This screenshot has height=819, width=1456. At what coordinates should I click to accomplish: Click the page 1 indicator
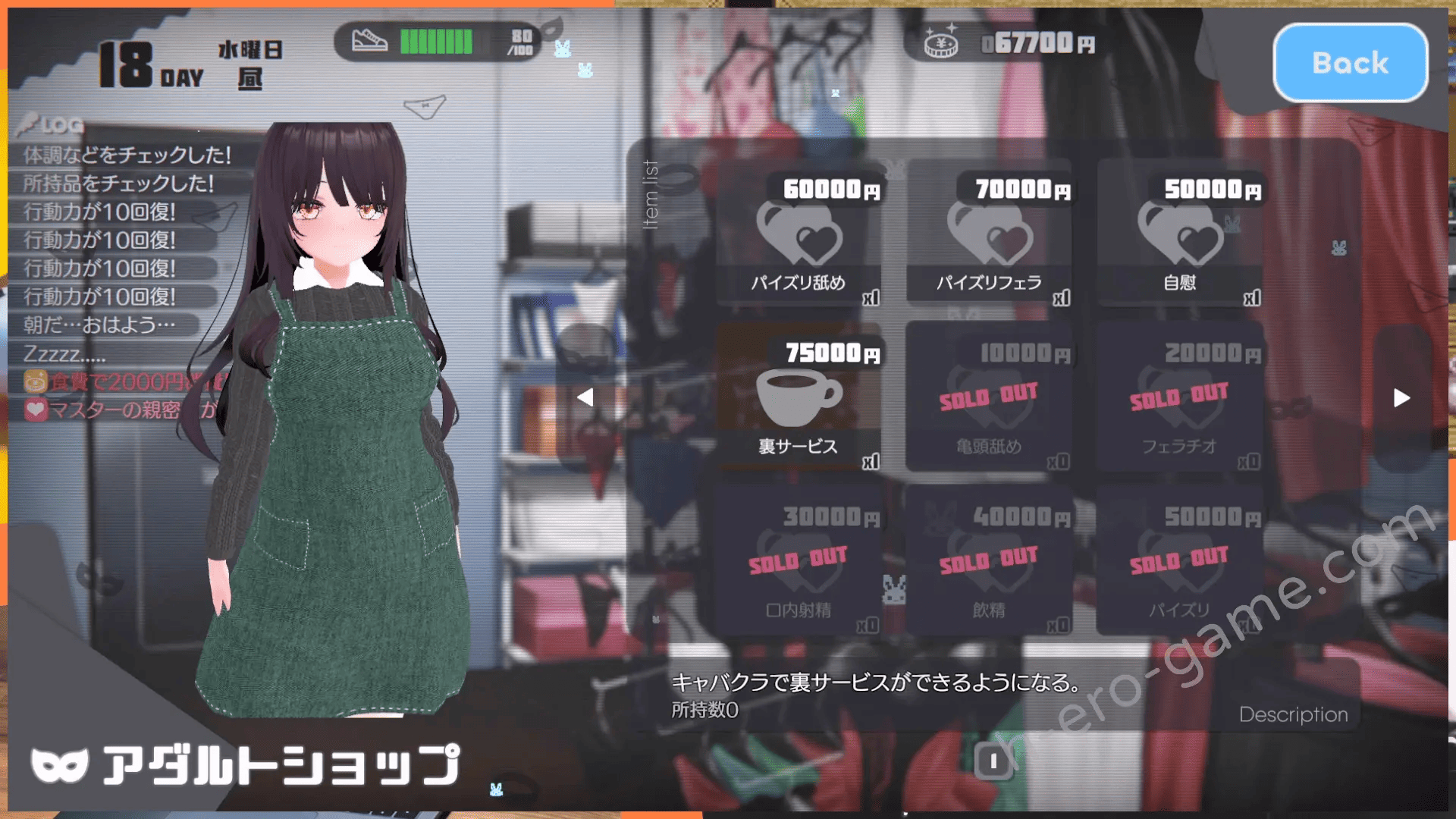[x=993, y=761]
